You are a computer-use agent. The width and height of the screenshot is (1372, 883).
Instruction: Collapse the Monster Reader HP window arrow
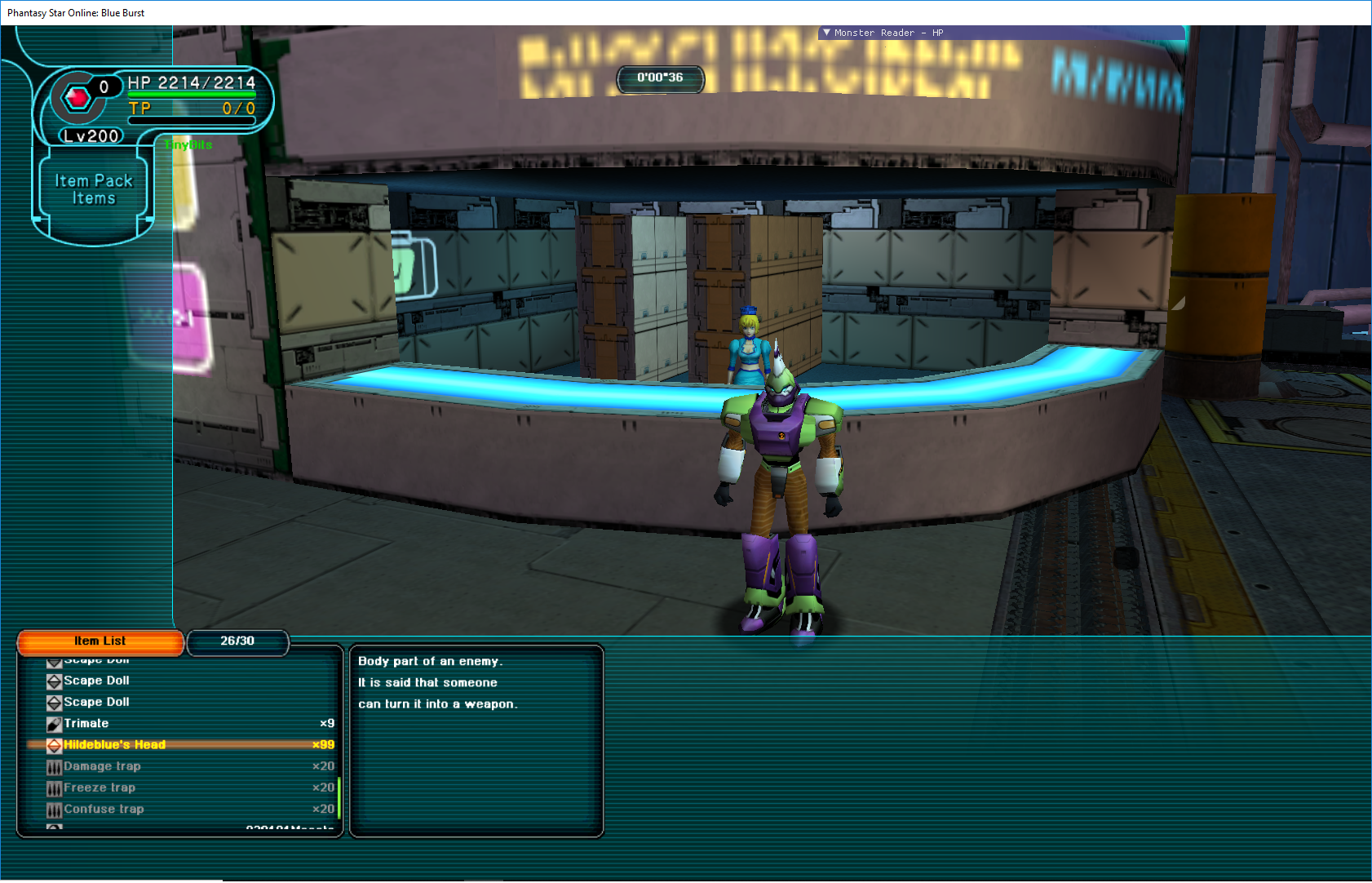coord(826,33)
